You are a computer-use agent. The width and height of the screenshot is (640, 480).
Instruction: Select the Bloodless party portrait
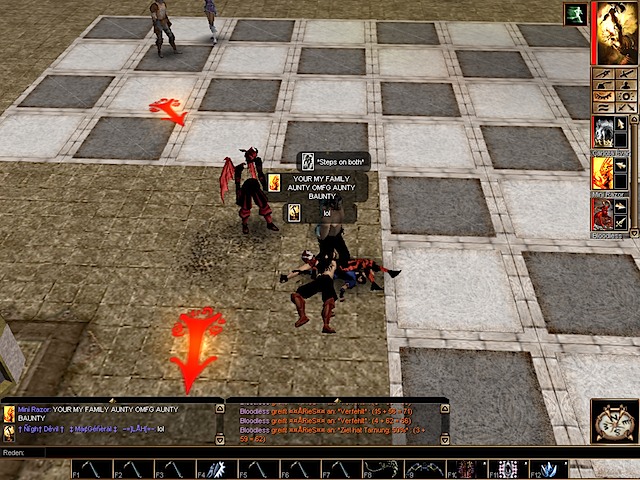click(603, 214)
